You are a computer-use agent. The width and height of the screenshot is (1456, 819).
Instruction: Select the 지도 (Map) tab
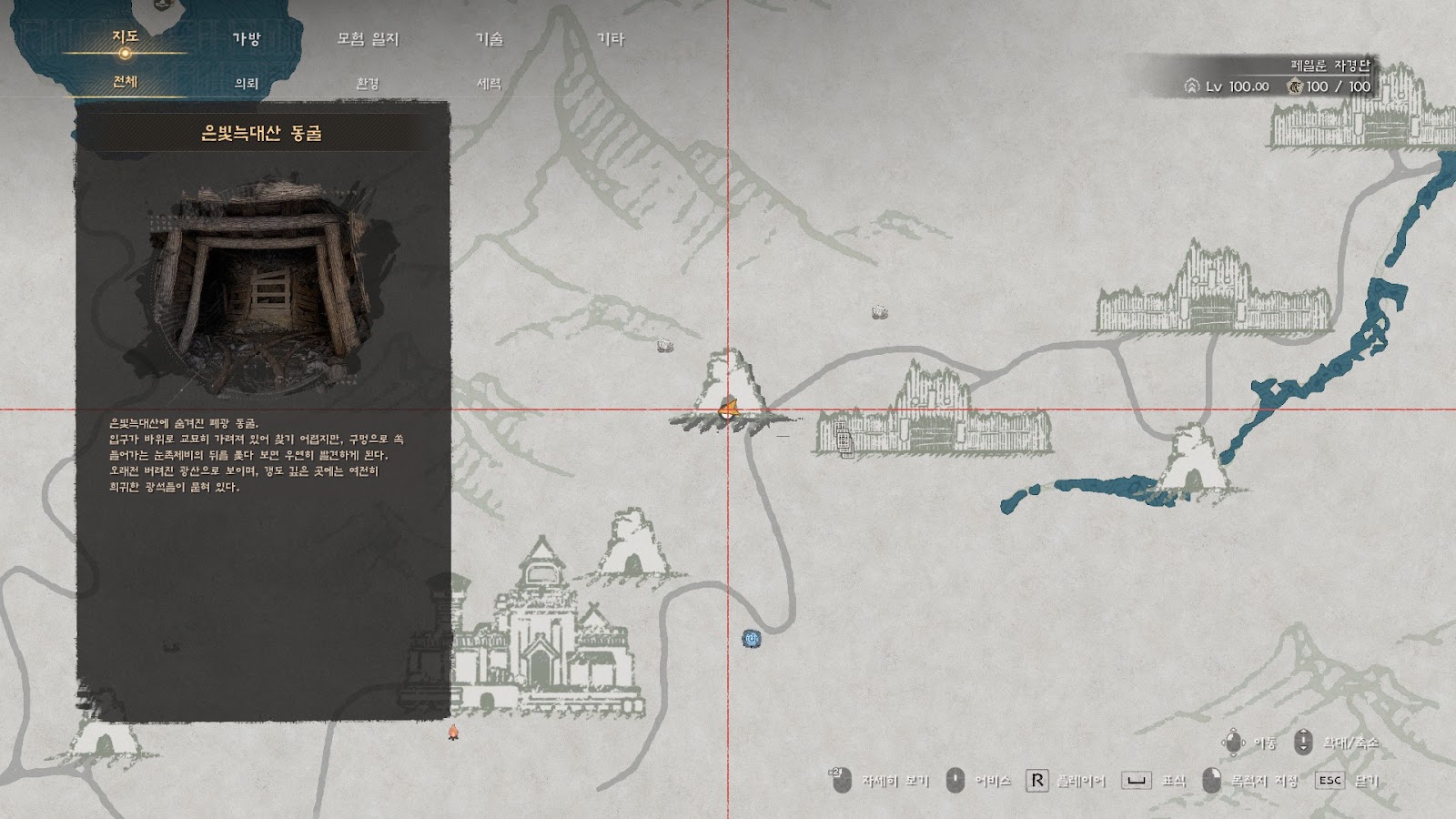tap(125, 37)
